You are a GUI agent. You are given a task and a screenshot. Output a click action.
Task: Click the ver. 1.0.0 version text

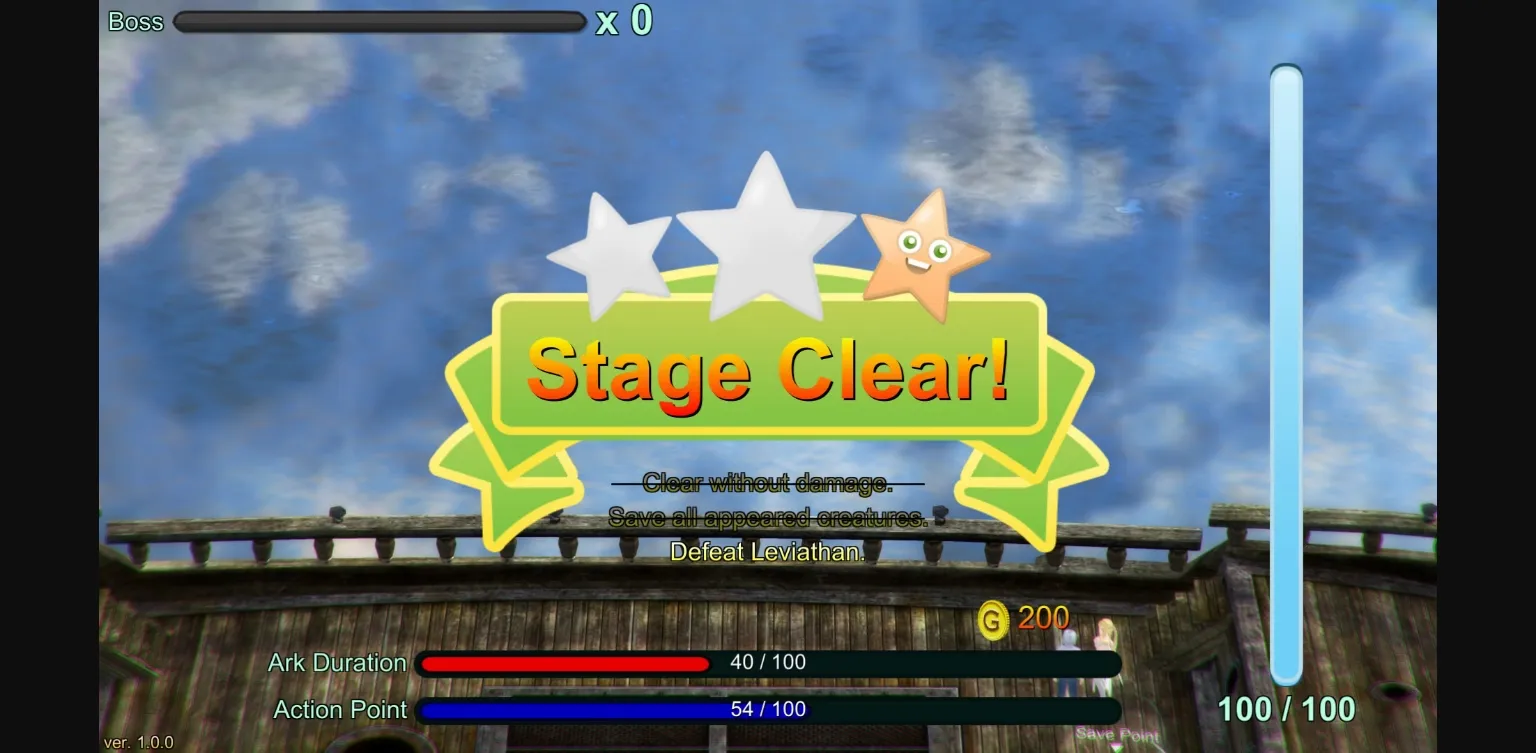pos(138,742)
